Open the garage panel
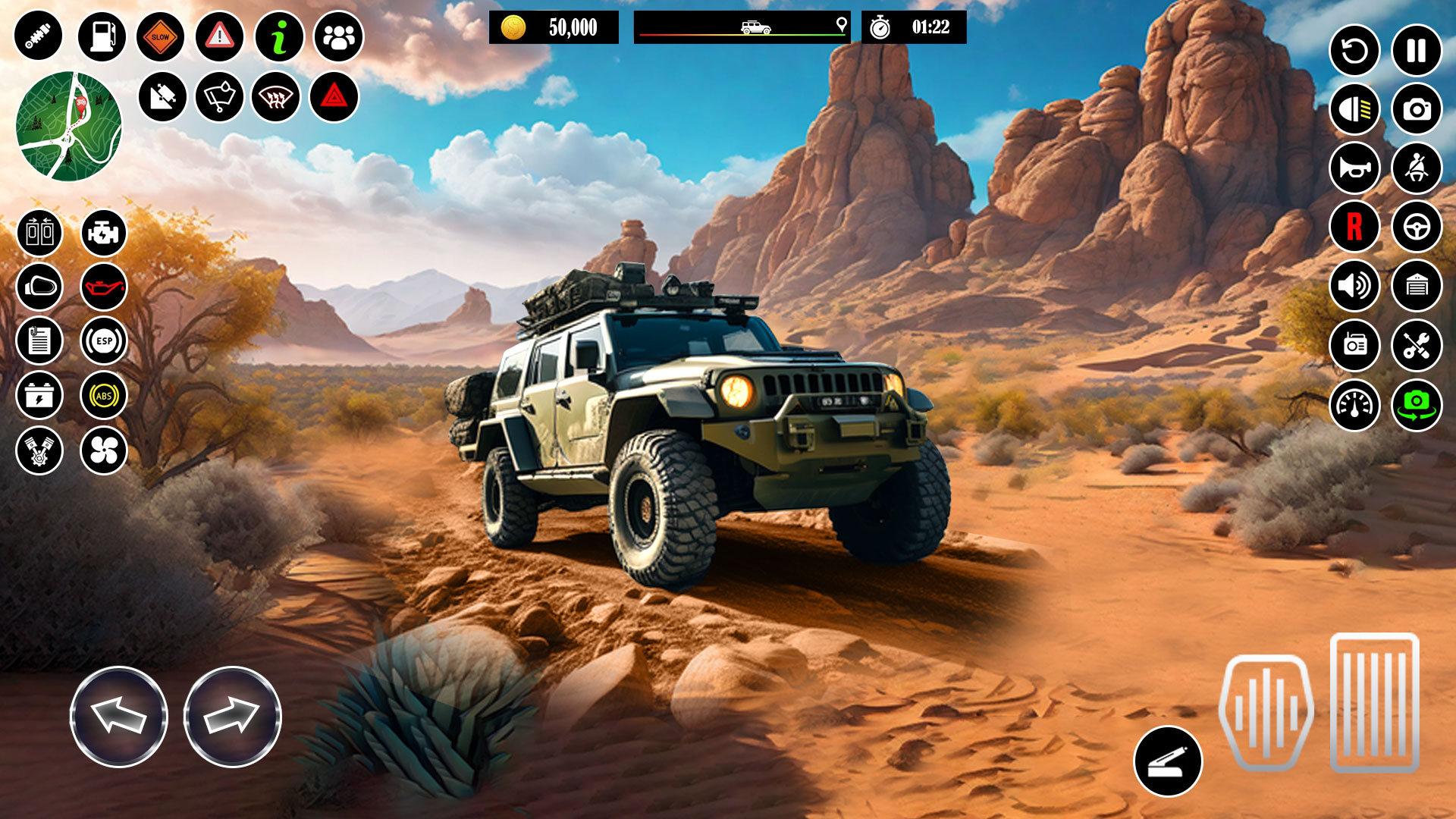Image resolution: width=1456 pixels, height=819 pixels. coord(1416,287)
